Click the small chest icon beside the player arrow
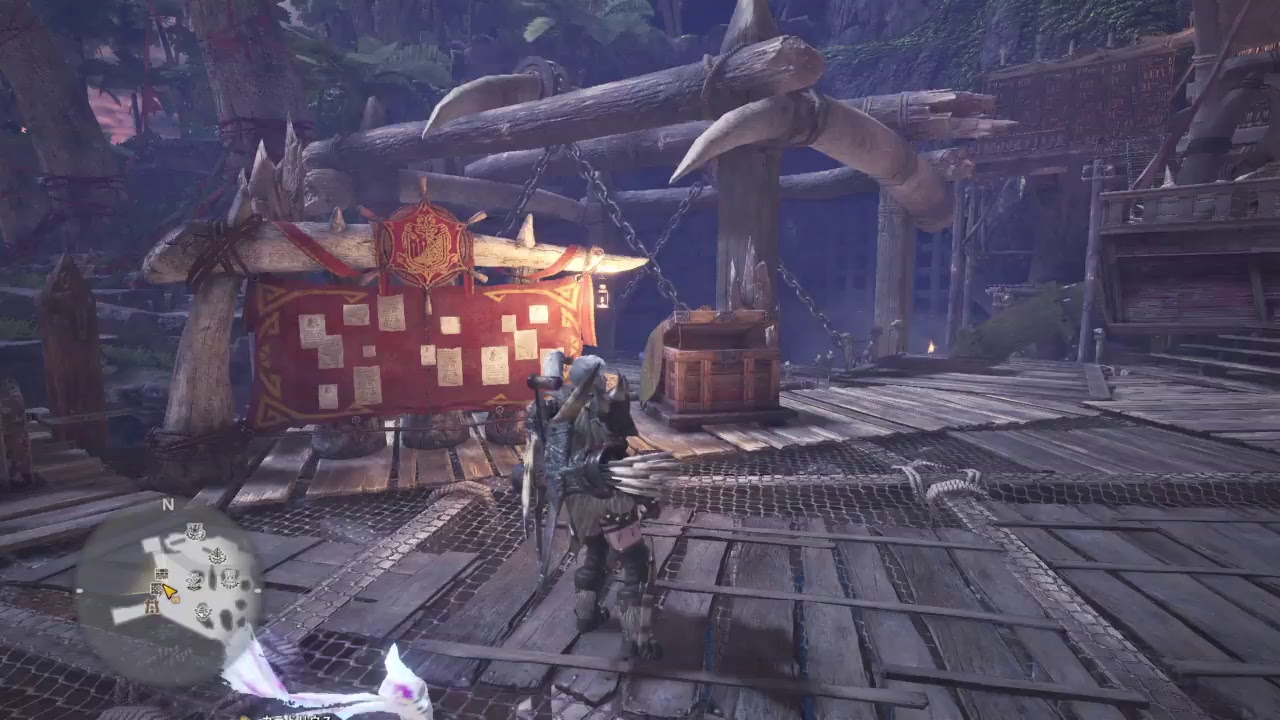This screenshot has height=720, width=1280. [175, 598]
